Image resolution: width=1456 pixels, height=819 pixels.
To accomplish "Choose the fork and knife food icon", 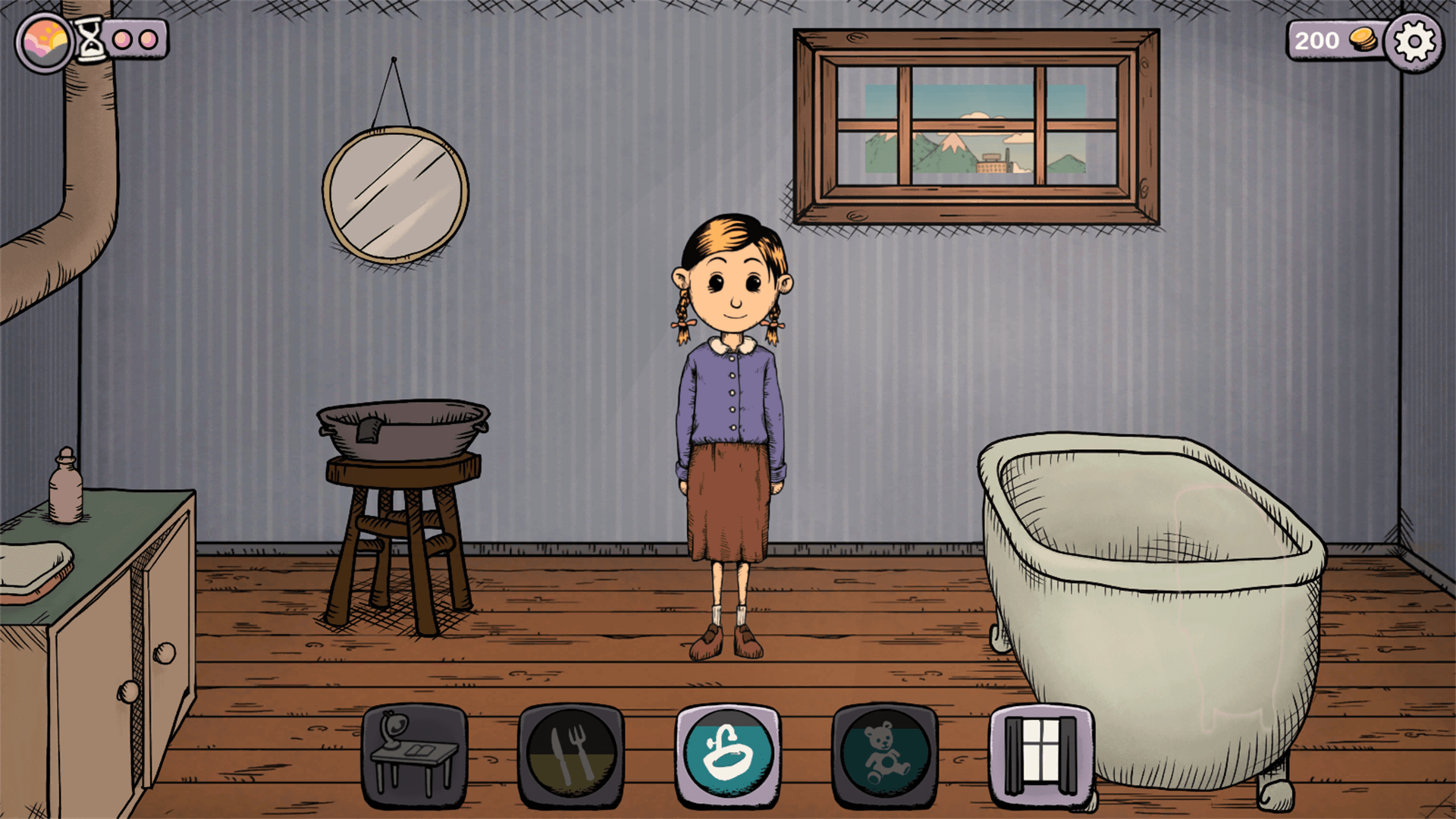I will point(571,756).
